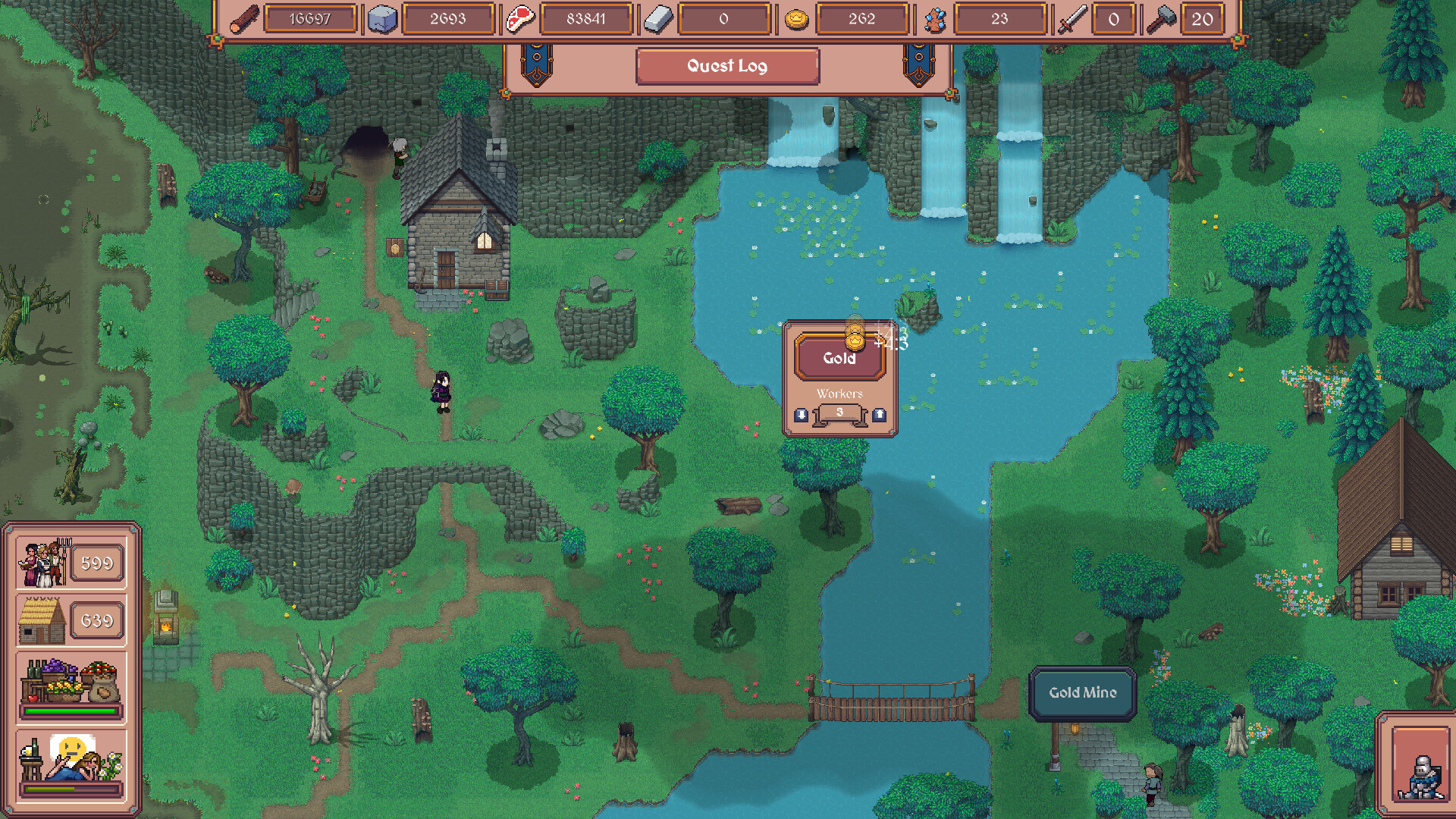Screen dimensions: 1456x819
Task: Click the gold coin resource icon
Action: pos(796,20)
